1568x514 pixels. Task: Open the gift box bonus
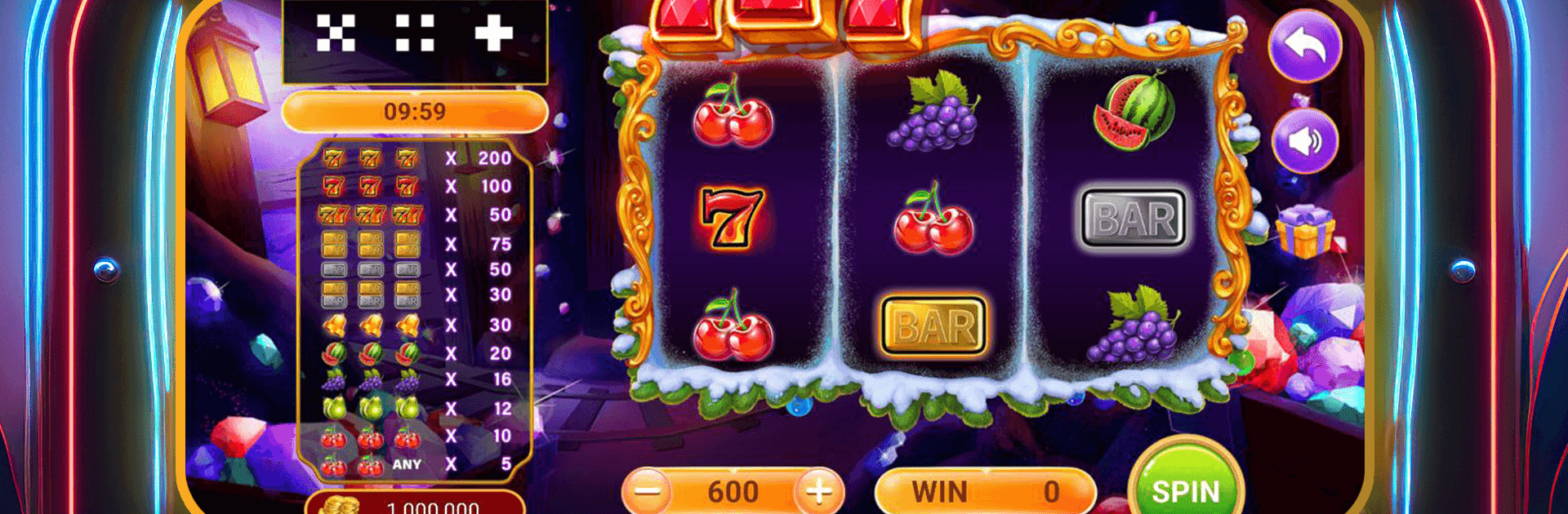pos(1304,231)
